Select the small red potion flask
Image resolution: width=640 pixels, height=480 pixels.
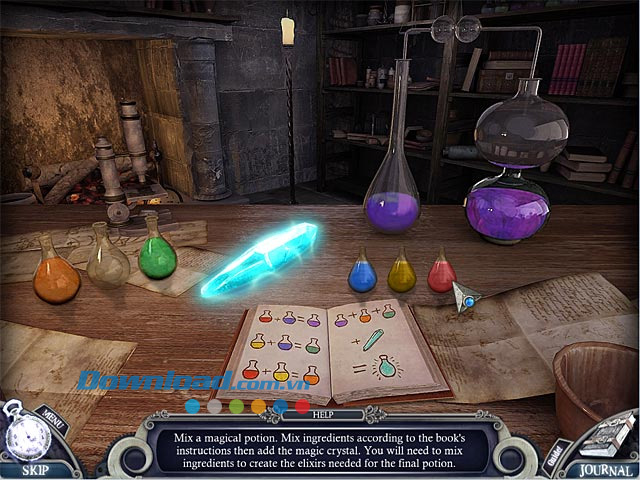[441, 272]
